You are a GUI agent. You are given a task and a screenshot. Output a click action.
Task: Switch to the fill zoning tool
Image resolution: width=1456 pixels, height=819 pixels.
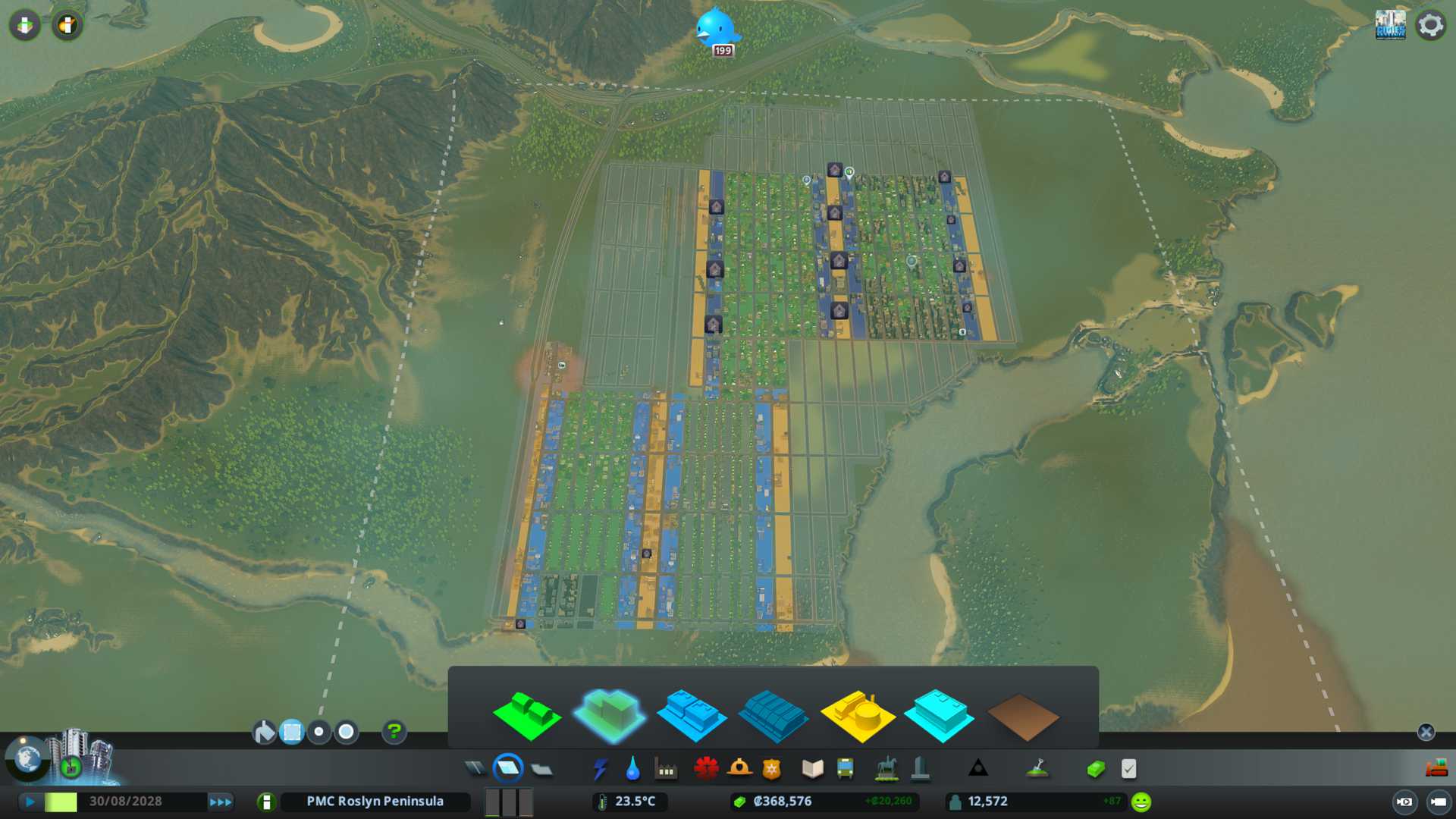[264, 732]
